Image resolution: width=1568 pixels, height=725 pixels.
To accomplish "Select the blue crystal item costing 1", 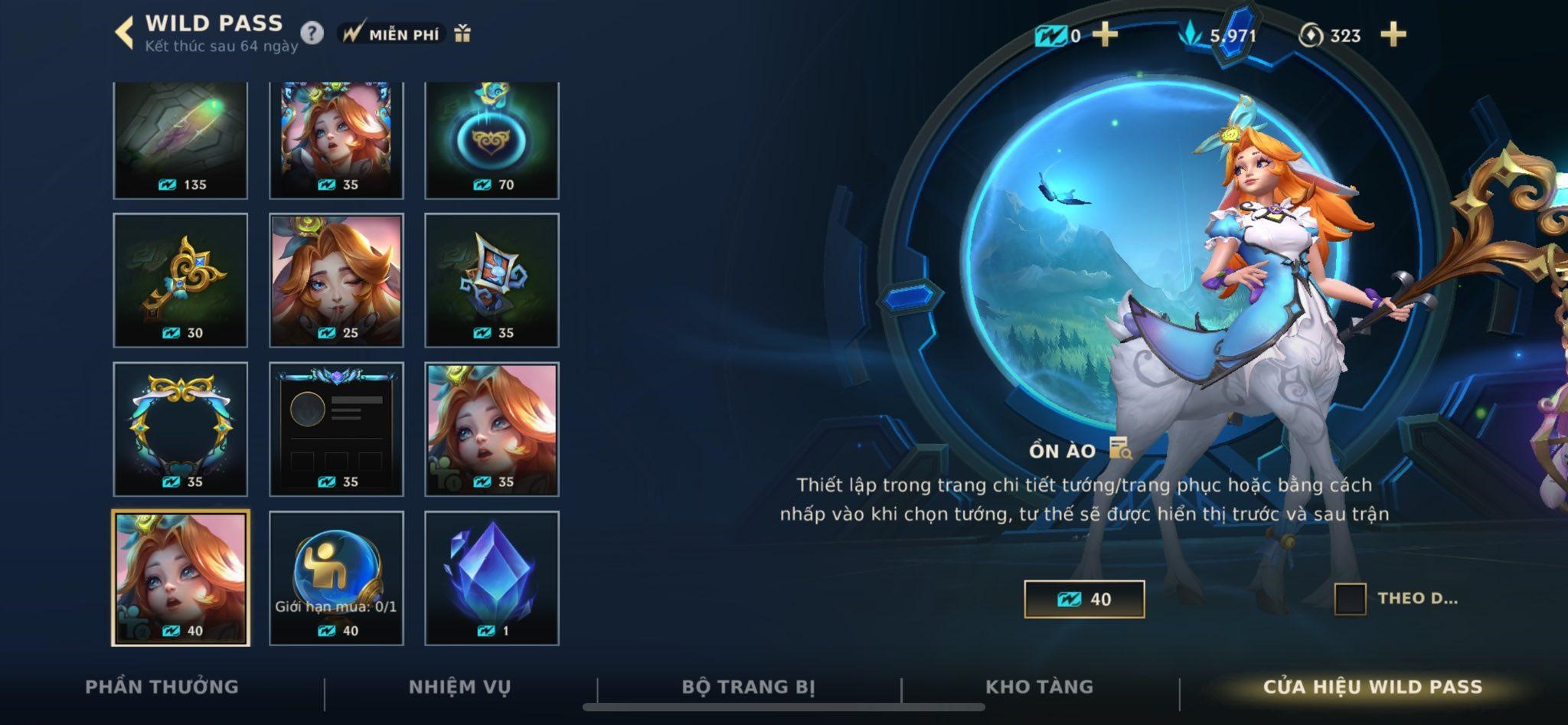I will [x=492, y=578].
